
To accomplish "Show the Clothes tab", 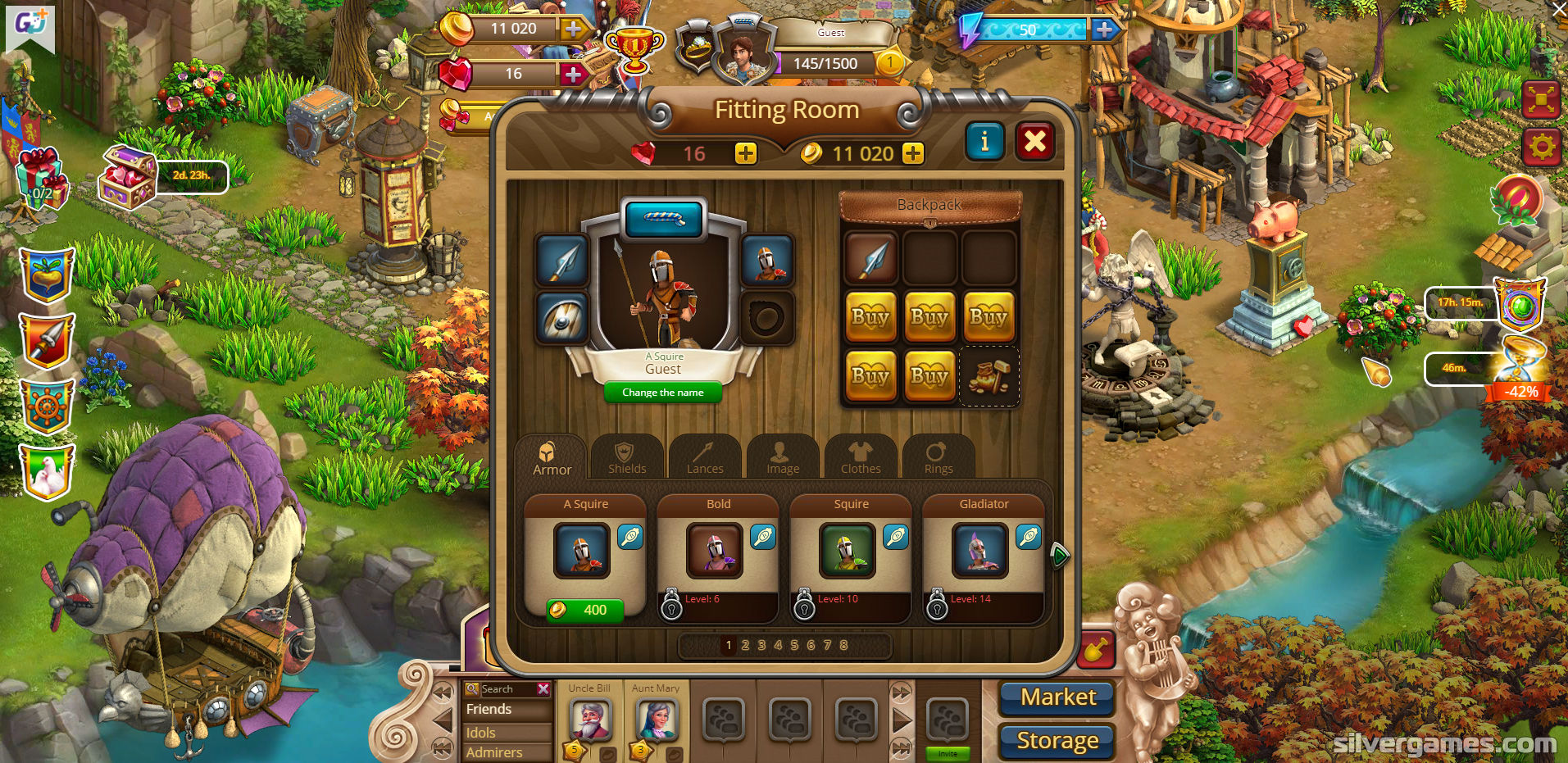I will 861,457.
